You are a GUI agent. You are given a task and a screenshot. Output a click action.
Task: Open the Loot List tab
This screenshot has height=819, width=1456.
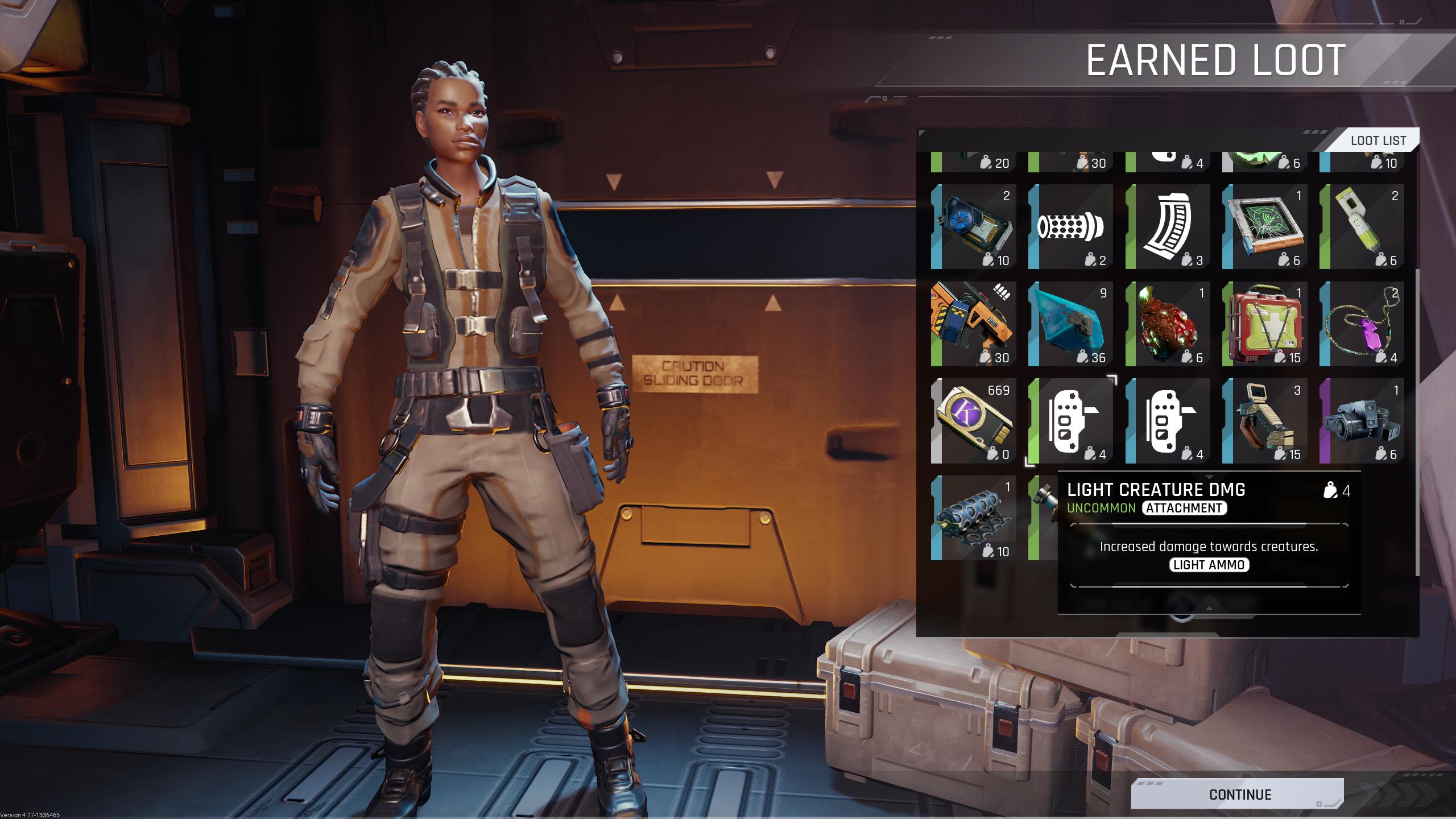pos(1378,140)
